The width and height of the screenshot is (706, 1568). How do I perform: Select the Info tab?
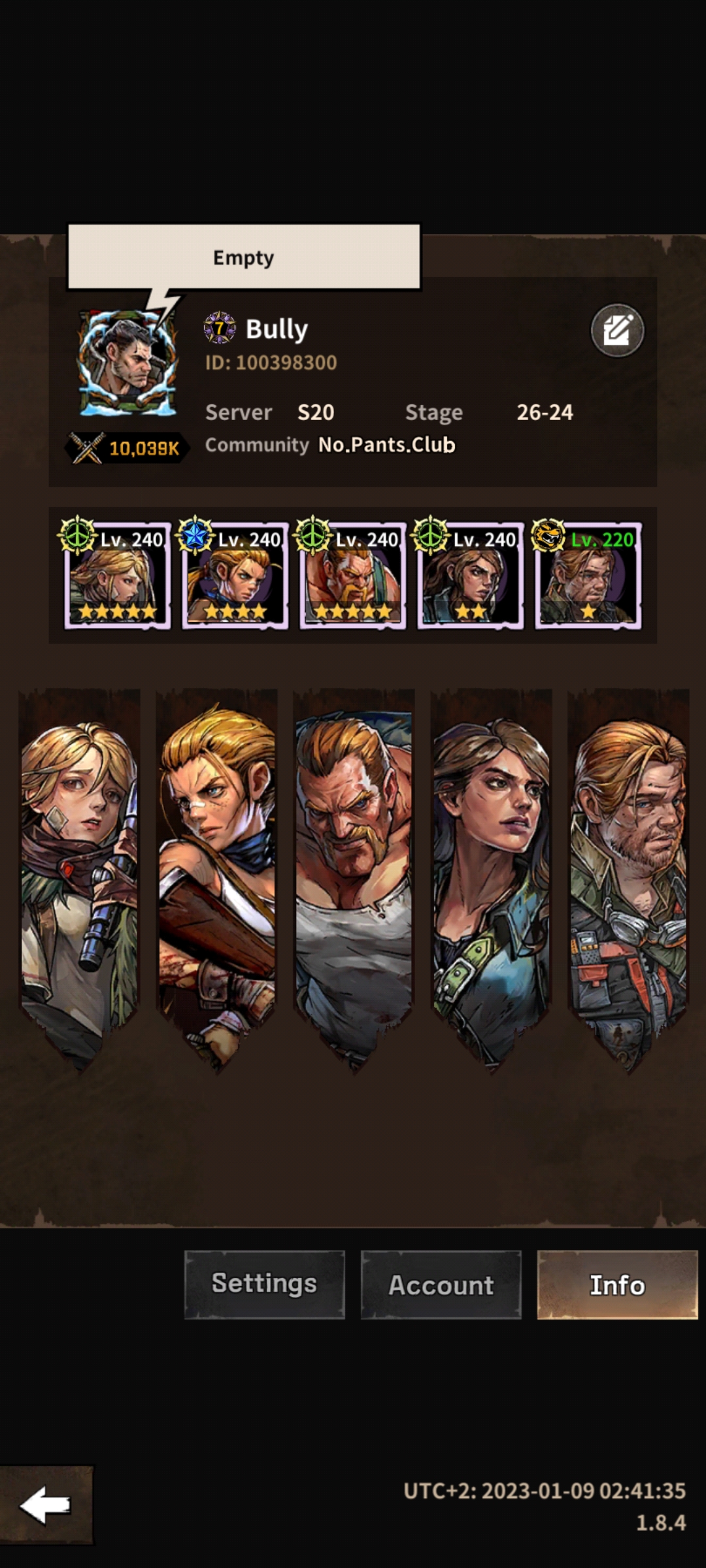[617, 1284]
